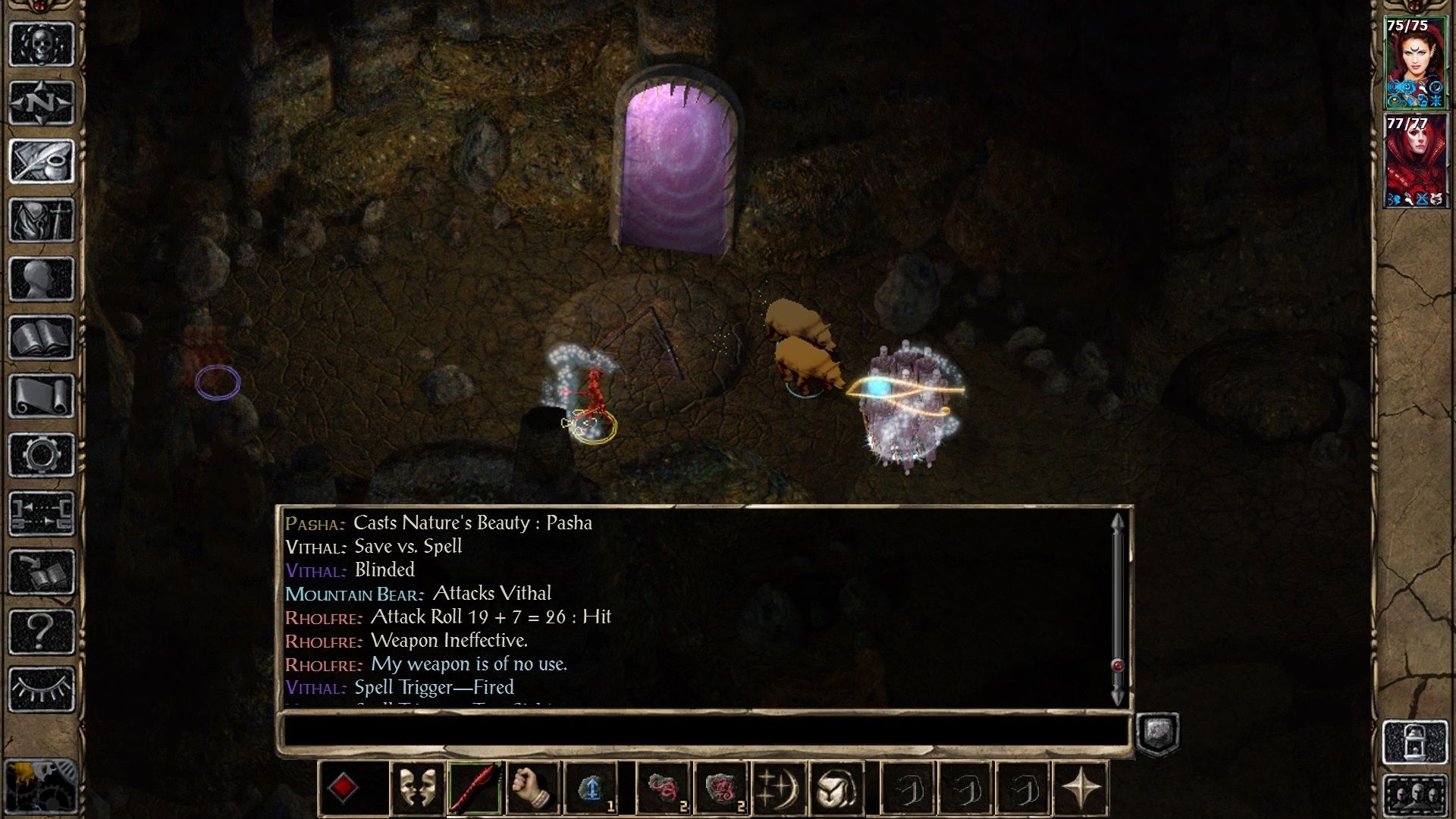The height and width of the screenshot is (819, 1456).
Task: Open the gear options menu
Action: [x=42, y=455]
